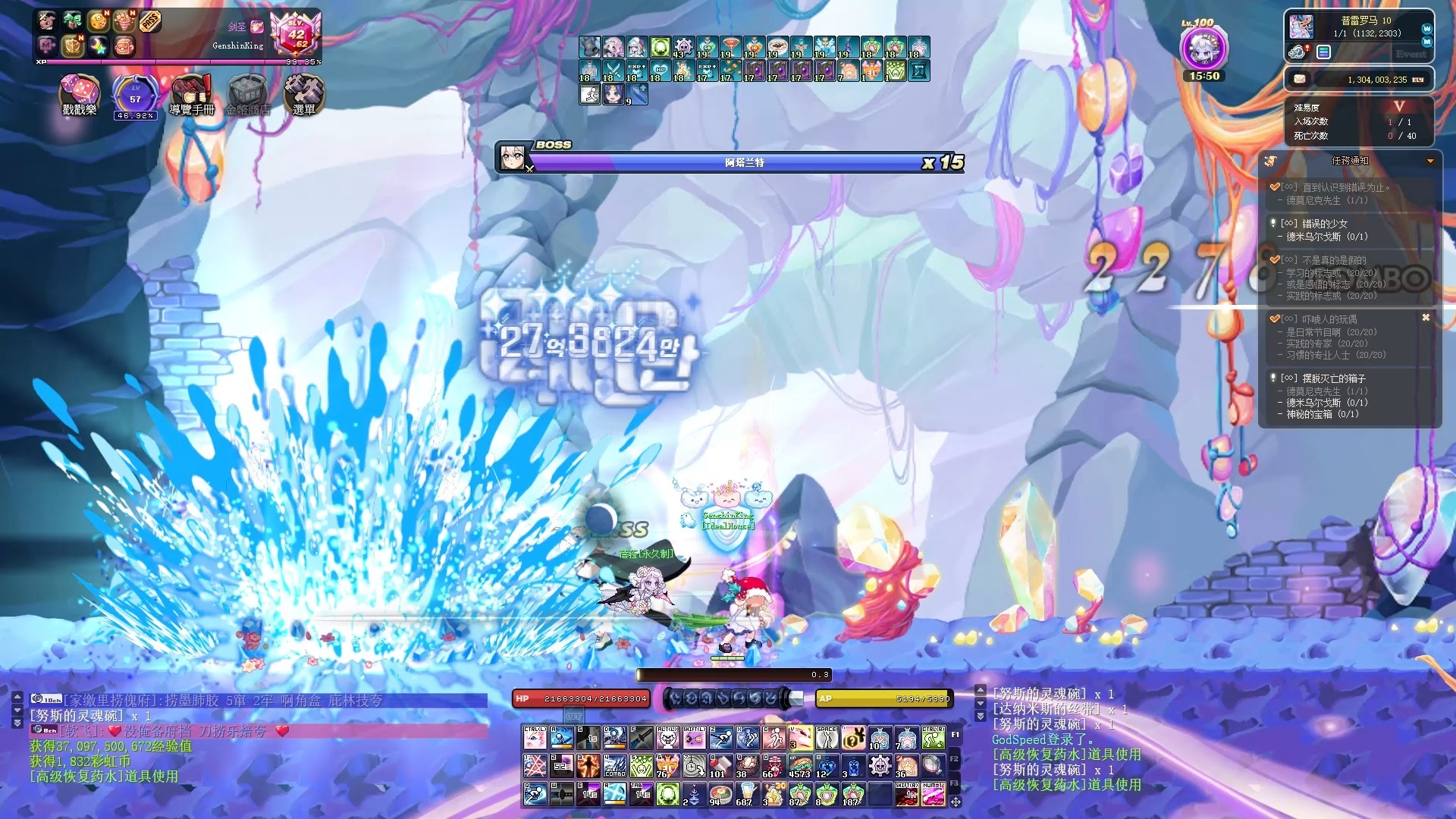Click the three-striped list icon by Event
This screenshot has height=819, width=1456.
click(x=1323, y=52)
